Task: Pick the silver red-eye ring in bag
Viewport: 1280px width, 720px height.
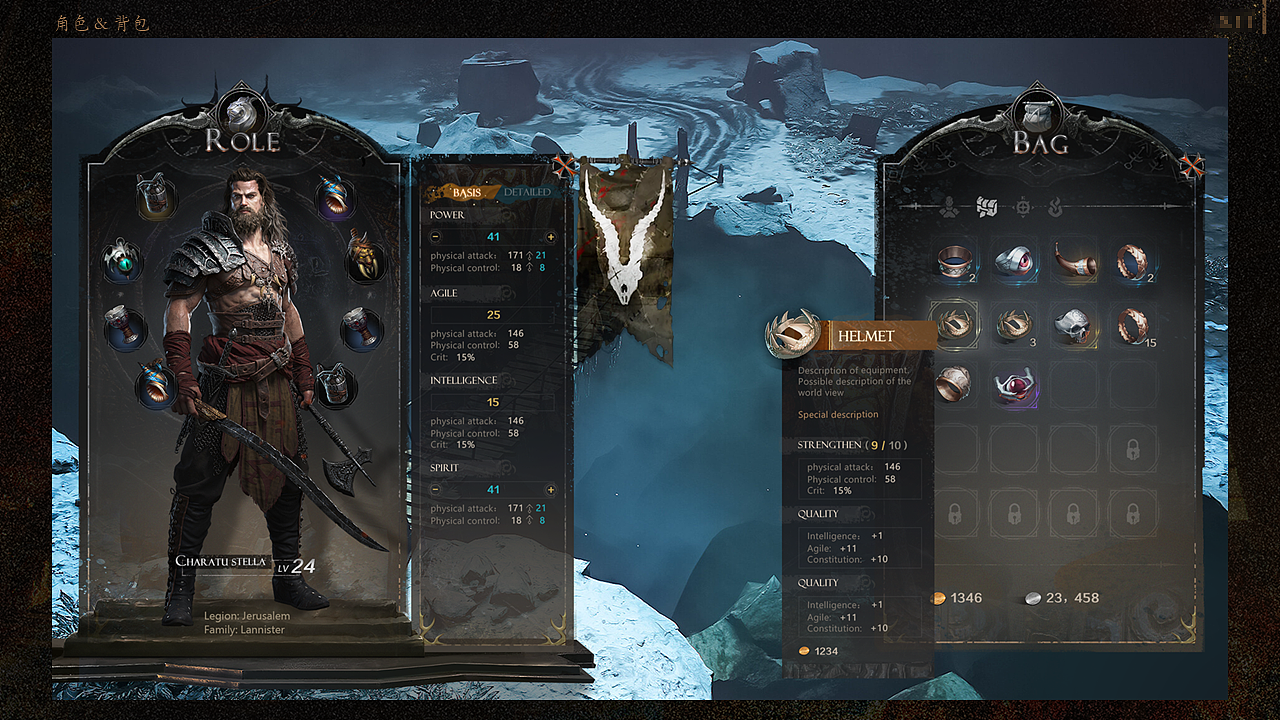Action: coord(1015,260)
